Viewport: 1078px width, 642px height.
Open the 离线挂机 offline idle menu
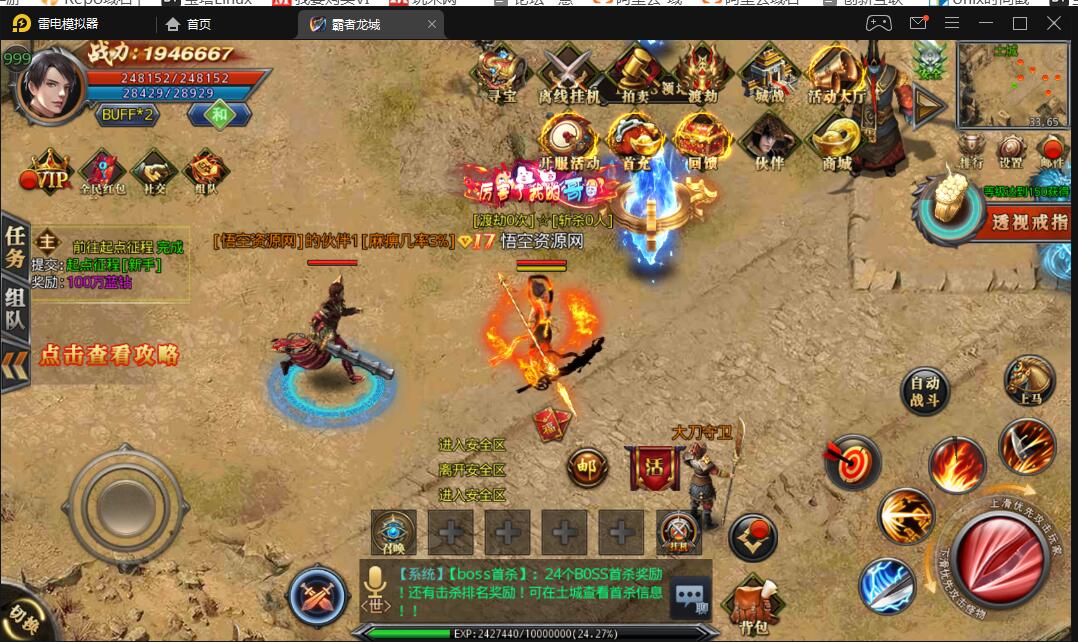(x=569, y=73)
